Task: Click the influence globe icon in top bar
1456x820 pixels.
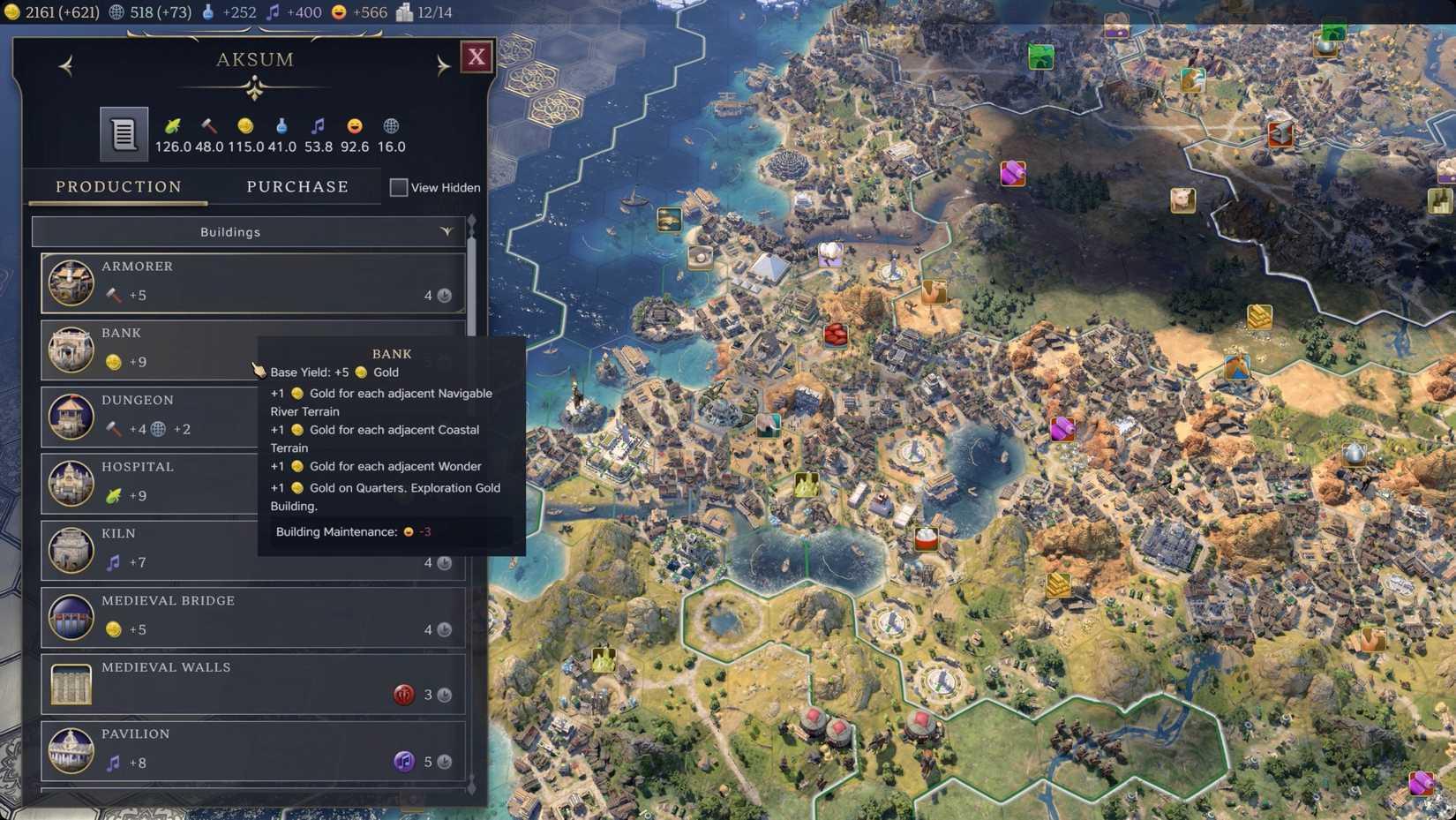Action: 116,12
